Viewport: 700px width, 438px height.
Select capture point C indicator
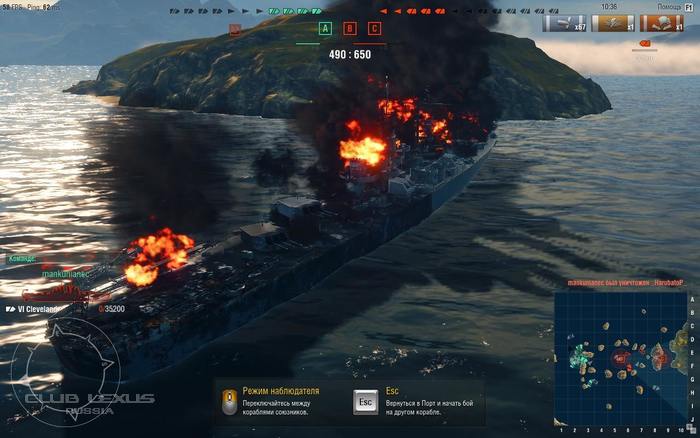click(x=375, y=29)
